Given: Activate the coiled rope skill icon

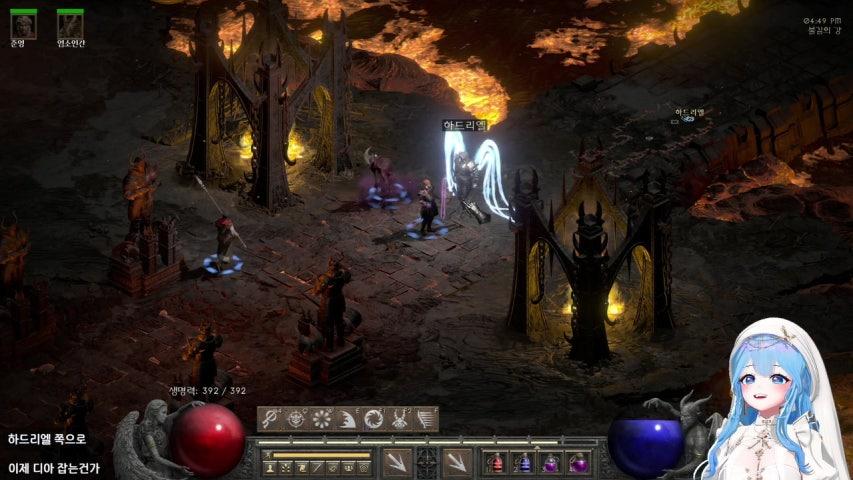Looking at the screenshot, I should [270, 419].
